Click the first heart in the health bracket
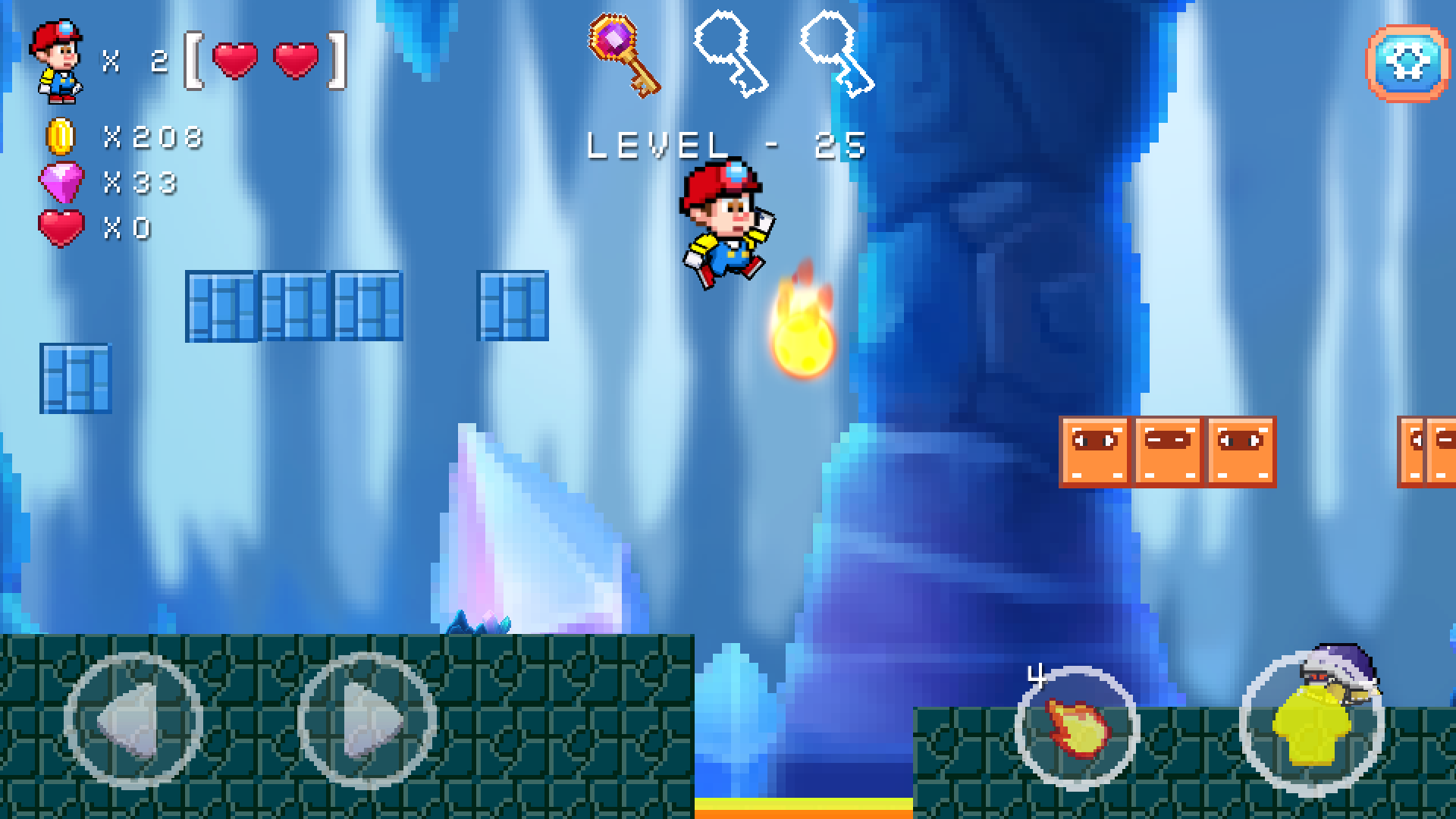This screenshot has height=819, width=1456. tap(236, 62)
